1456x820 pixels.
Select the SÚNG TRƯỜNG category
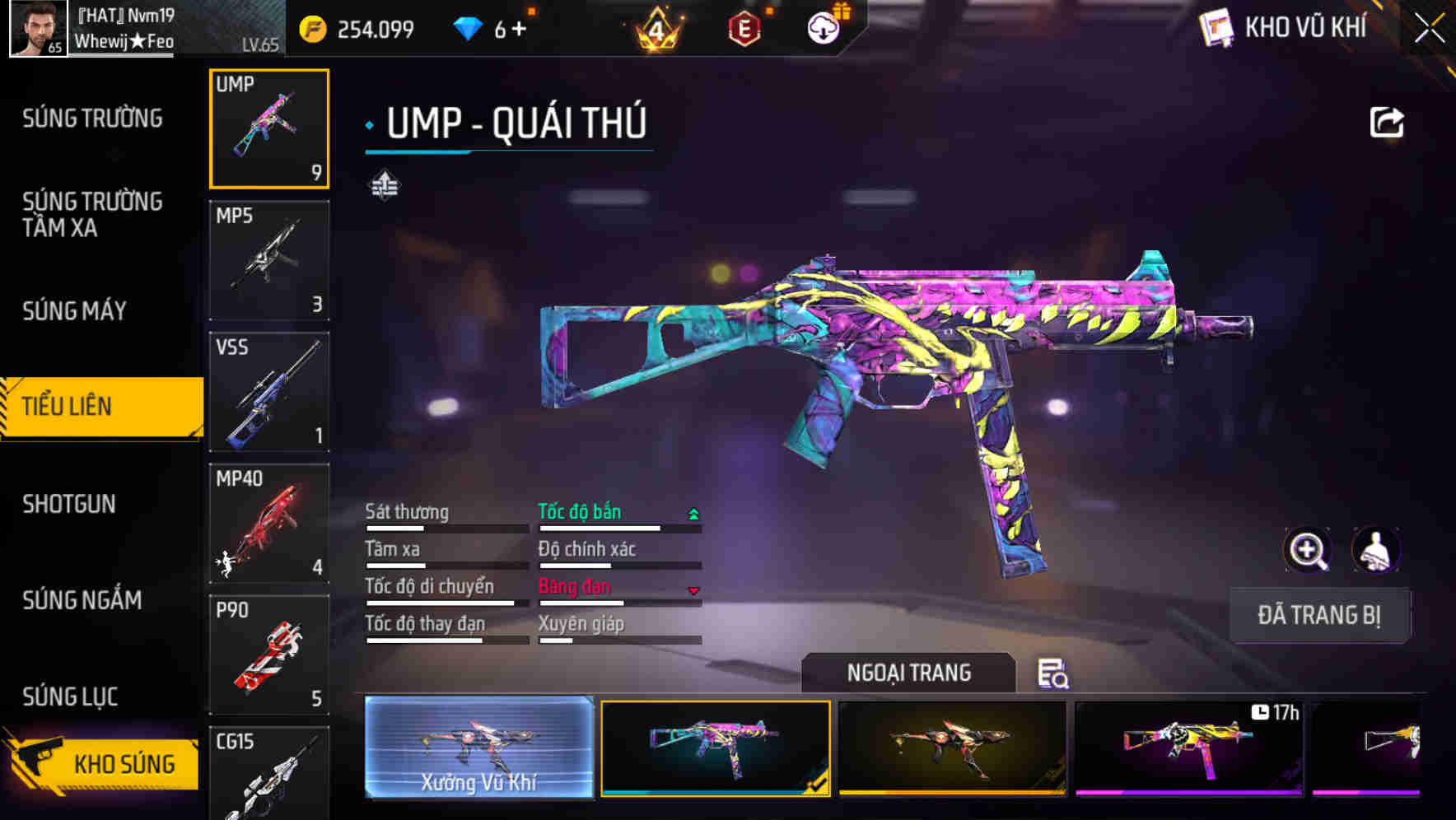(x=92, y=119)
